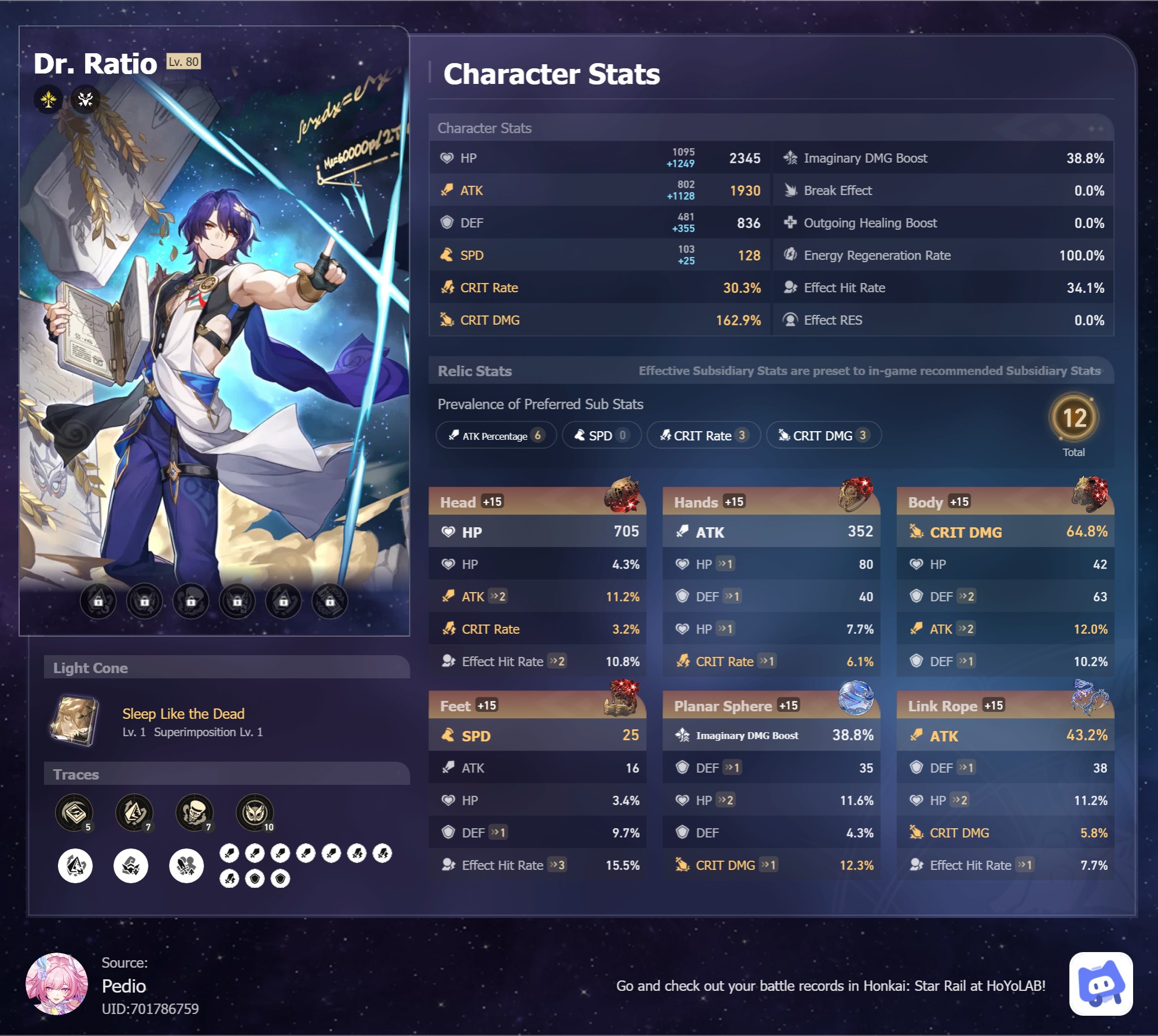Select the Body relic armor icon
This screenshot has width=1158, height=1036.
point(1090,494)
